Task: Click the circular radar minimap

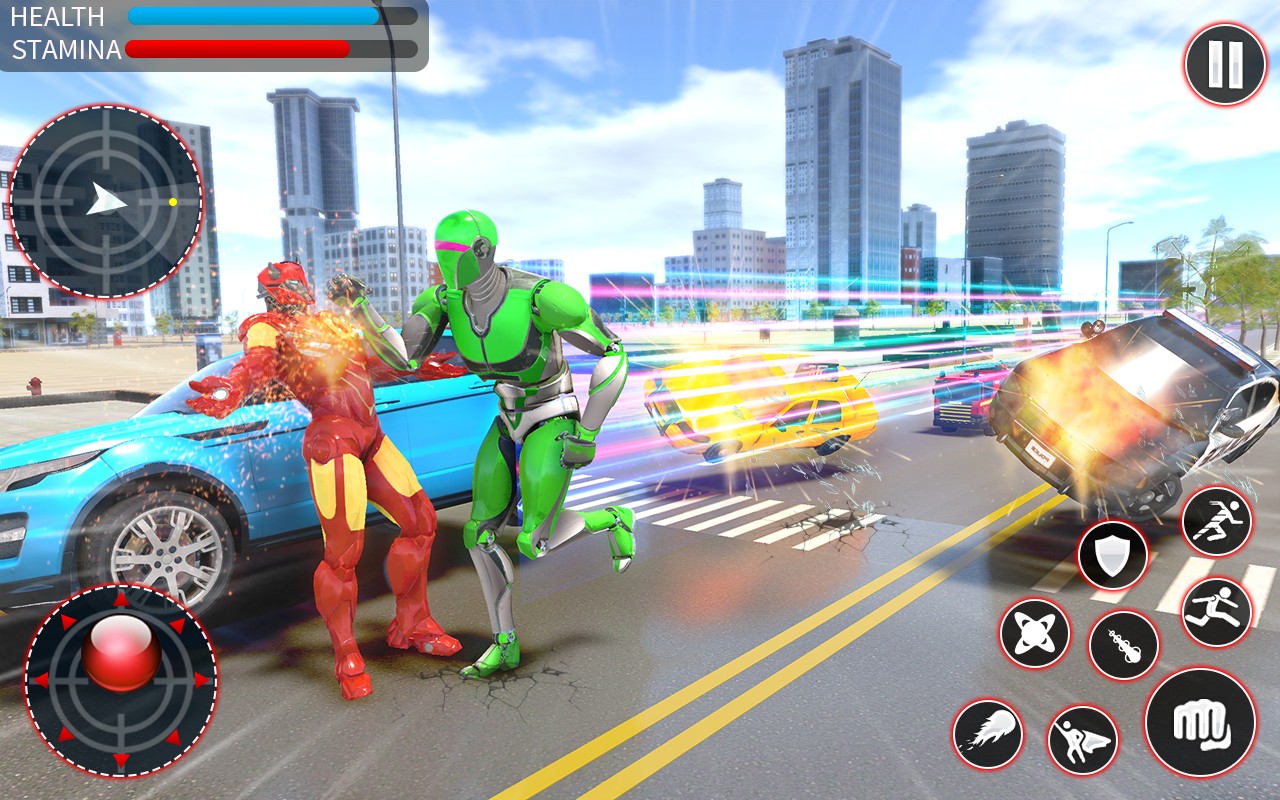Action: click(x=106, y=201)
